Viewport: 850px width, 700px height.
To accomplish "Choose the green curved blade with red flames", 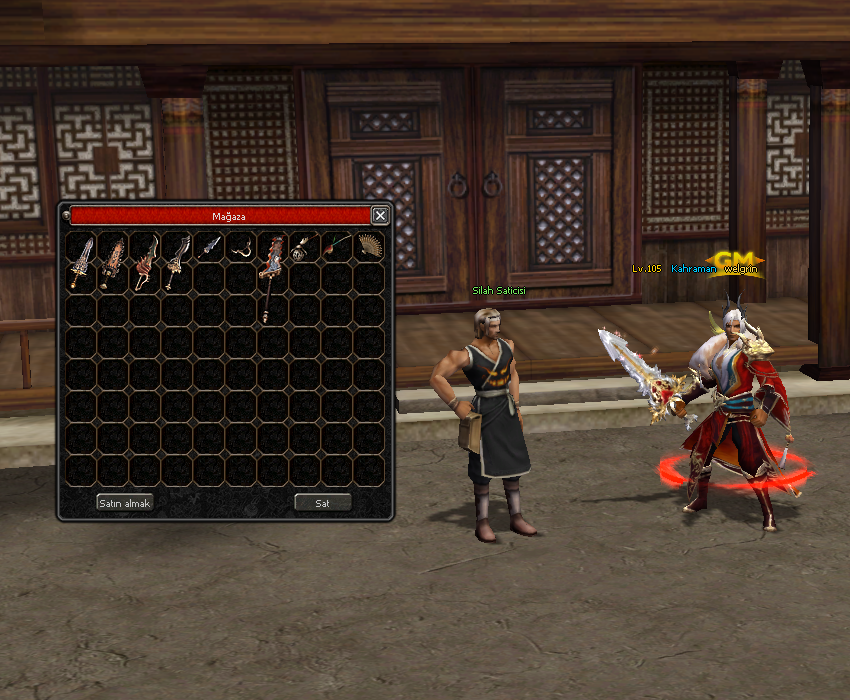I will [x=145, y=261].
